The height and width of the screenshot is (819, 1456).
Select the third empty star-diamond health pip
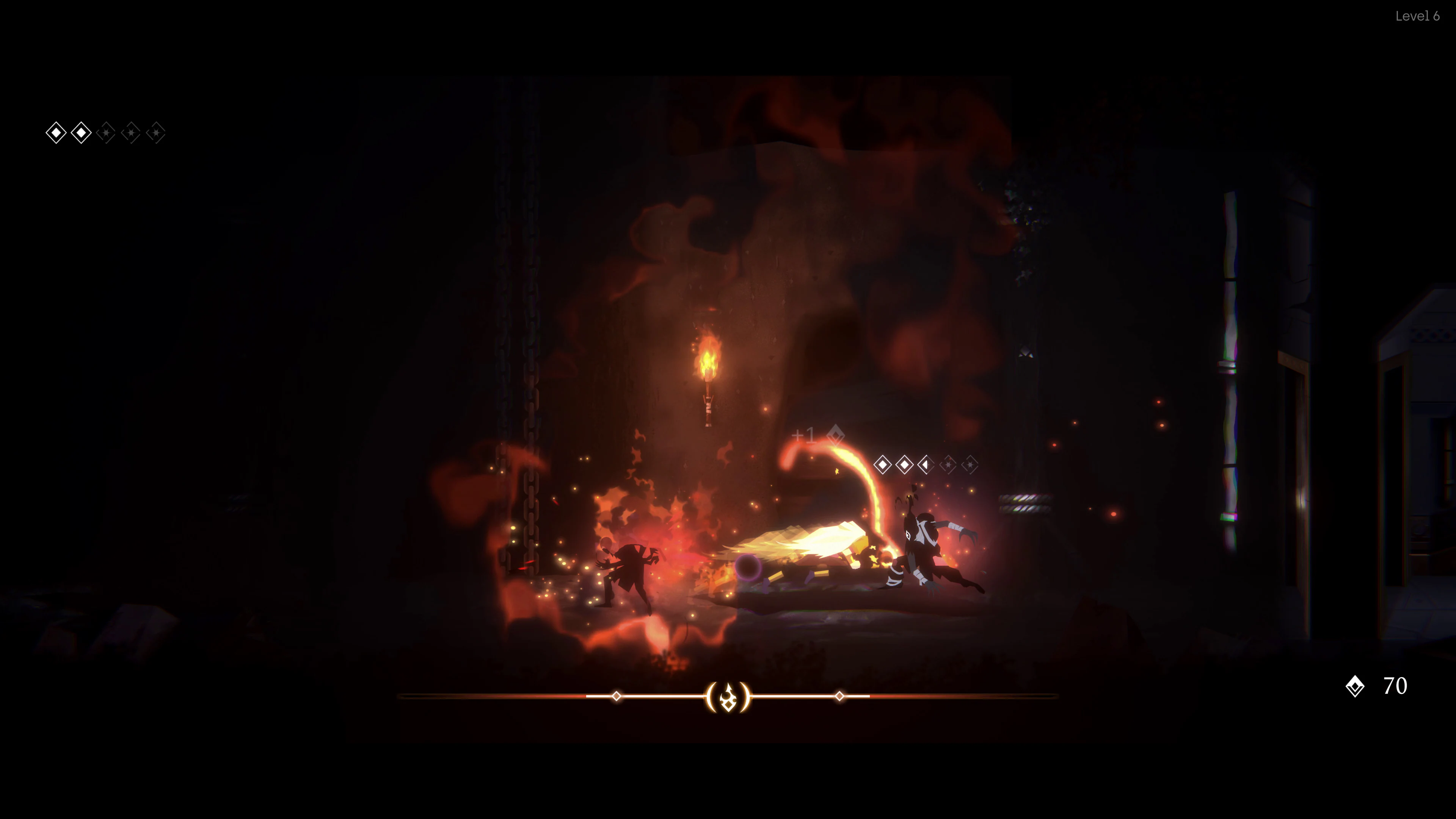[107, 132]
